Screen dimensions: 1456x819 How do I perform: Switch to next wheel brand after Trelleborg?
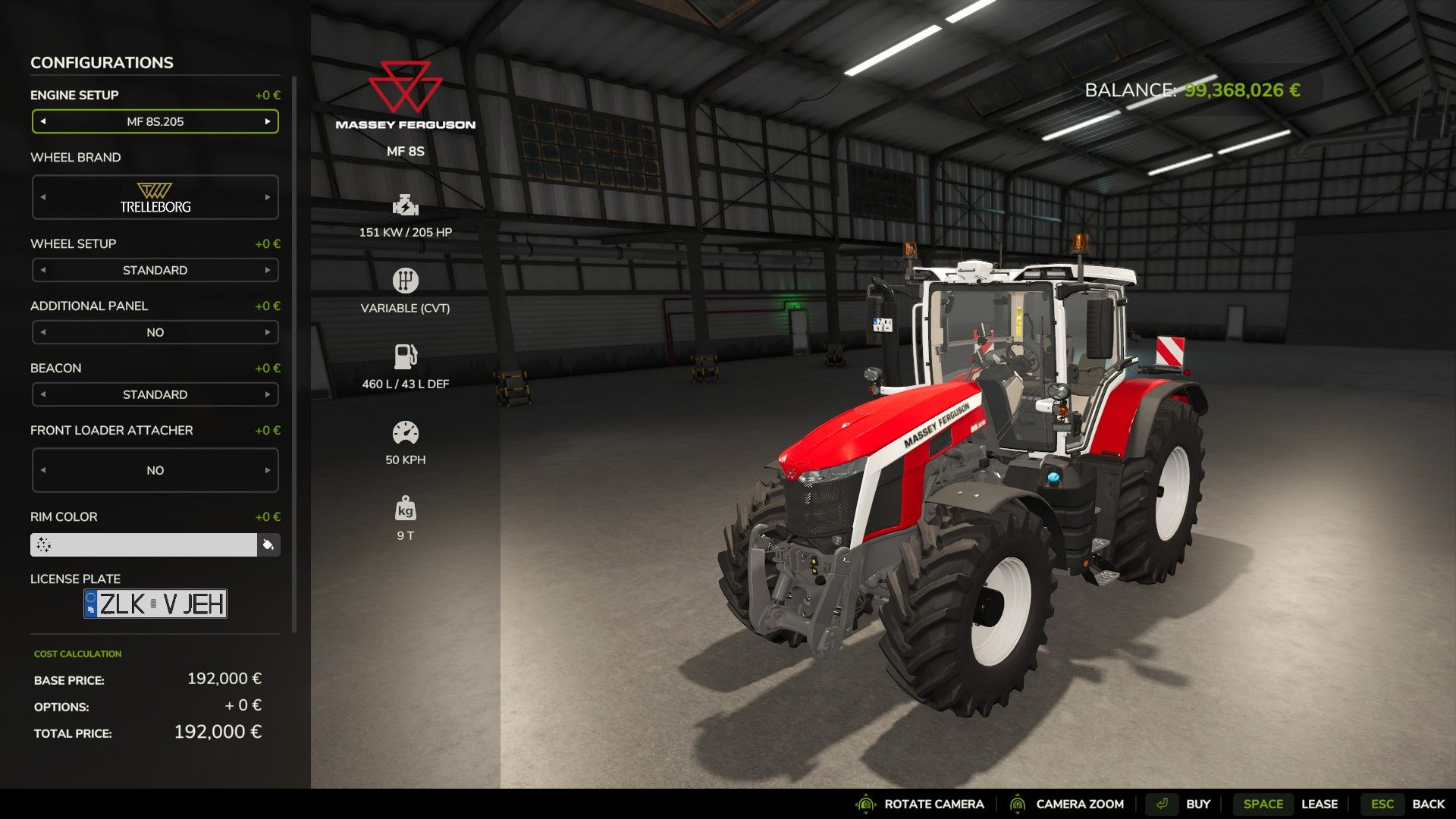268,197
